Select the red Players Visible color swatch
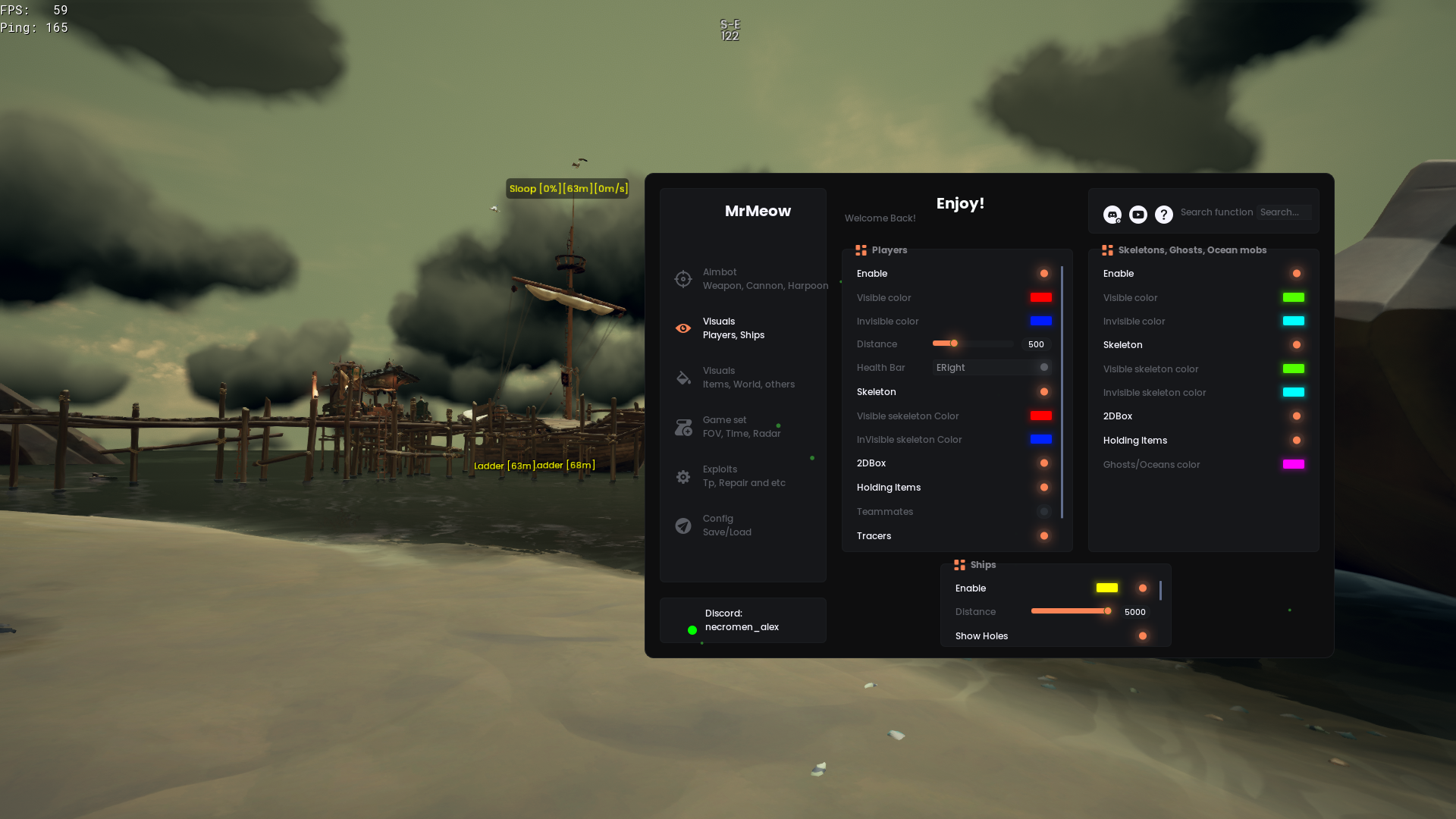 tap(1041, 297)
